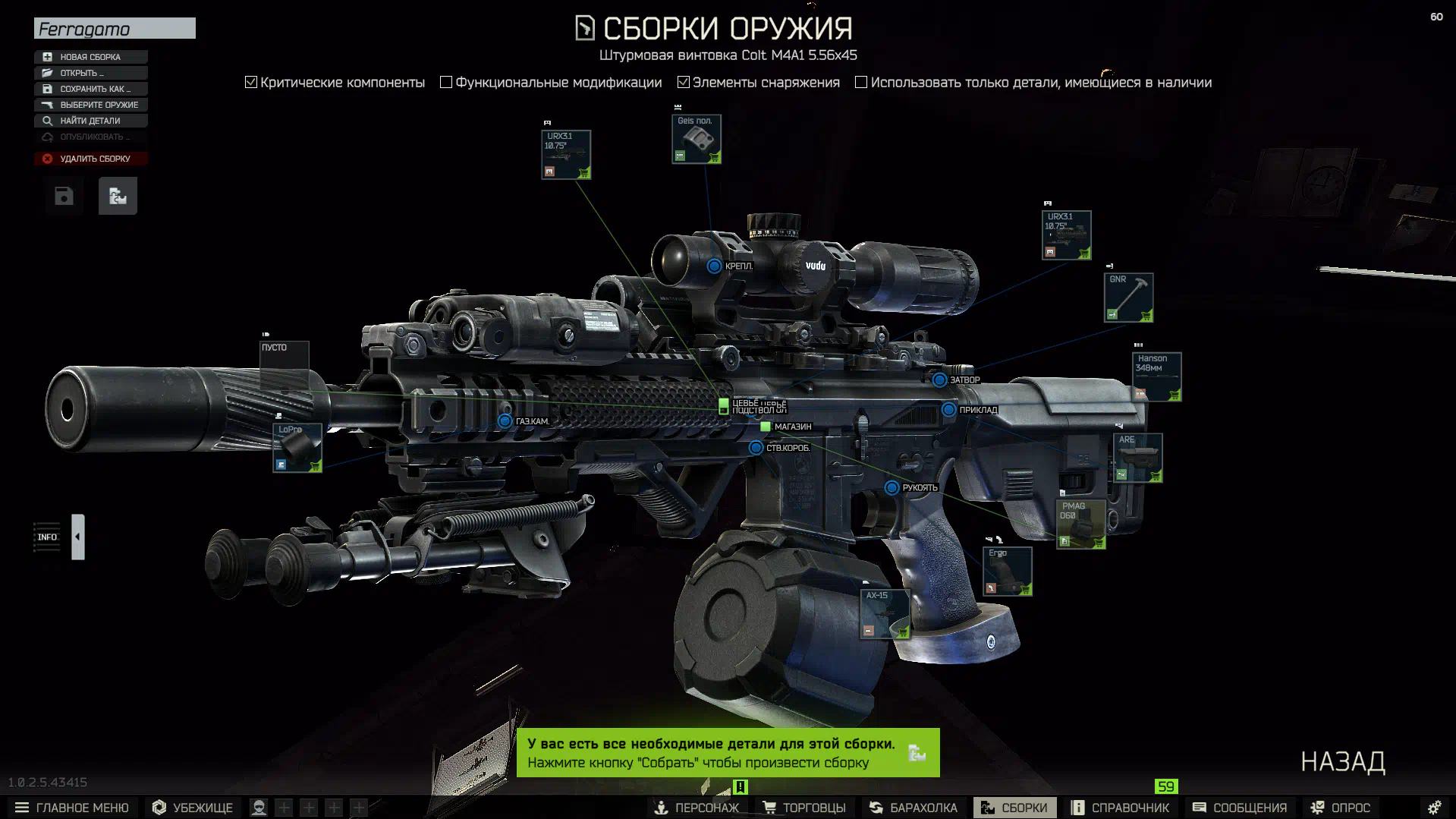Viewport: 1456px width, 819px height.
Task: Open Главное меню from bottom bar
Action: (72, 808)
